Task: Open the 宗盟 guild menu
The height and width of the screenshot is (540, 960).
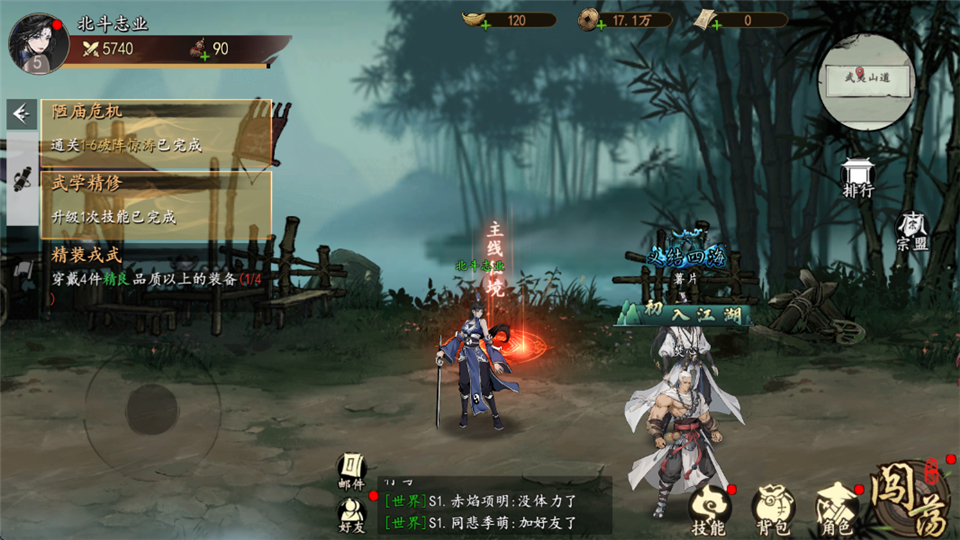Action: (912, 231)
